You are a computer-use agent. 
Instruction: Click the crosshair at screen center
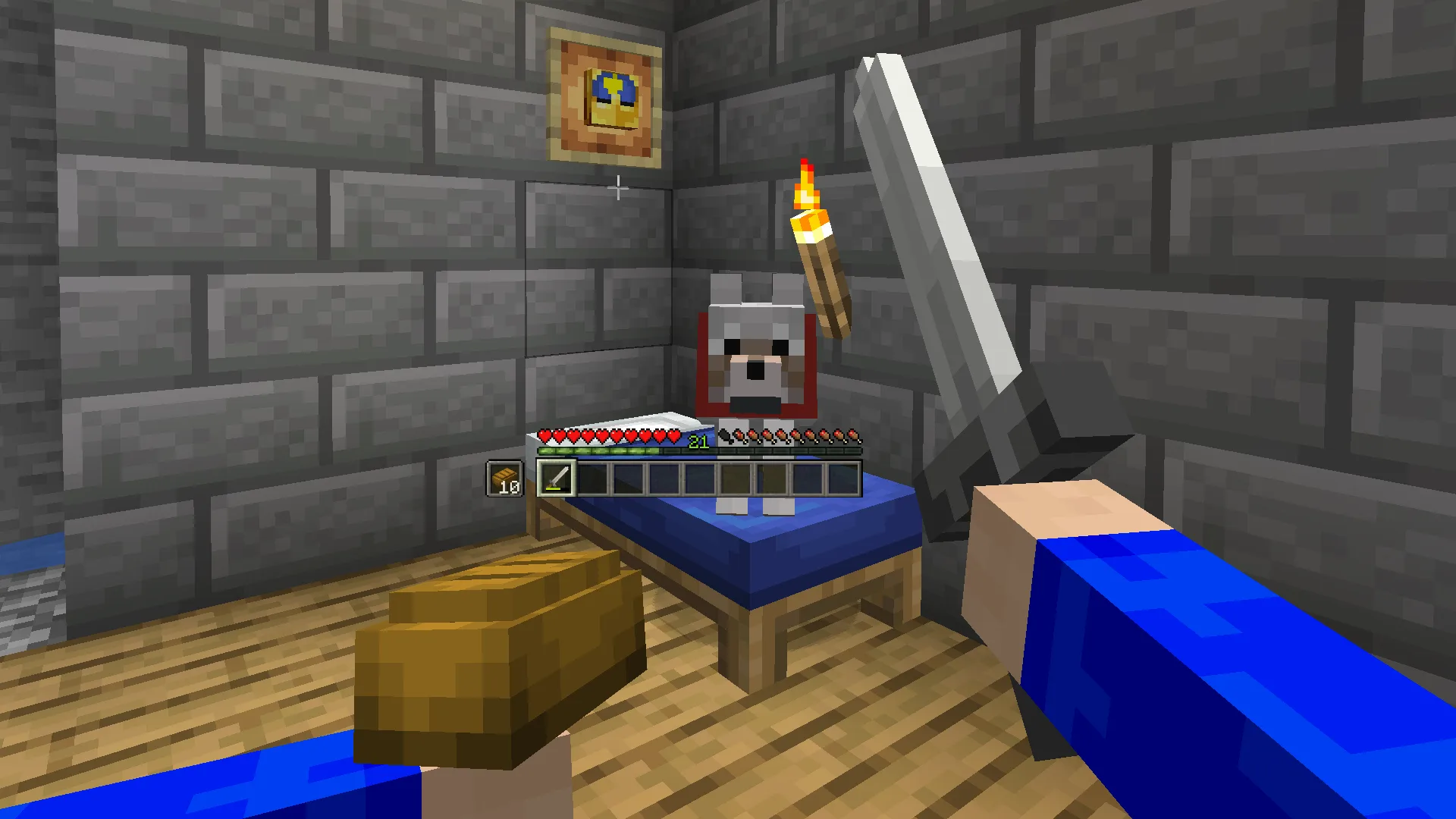click(619, 187)
